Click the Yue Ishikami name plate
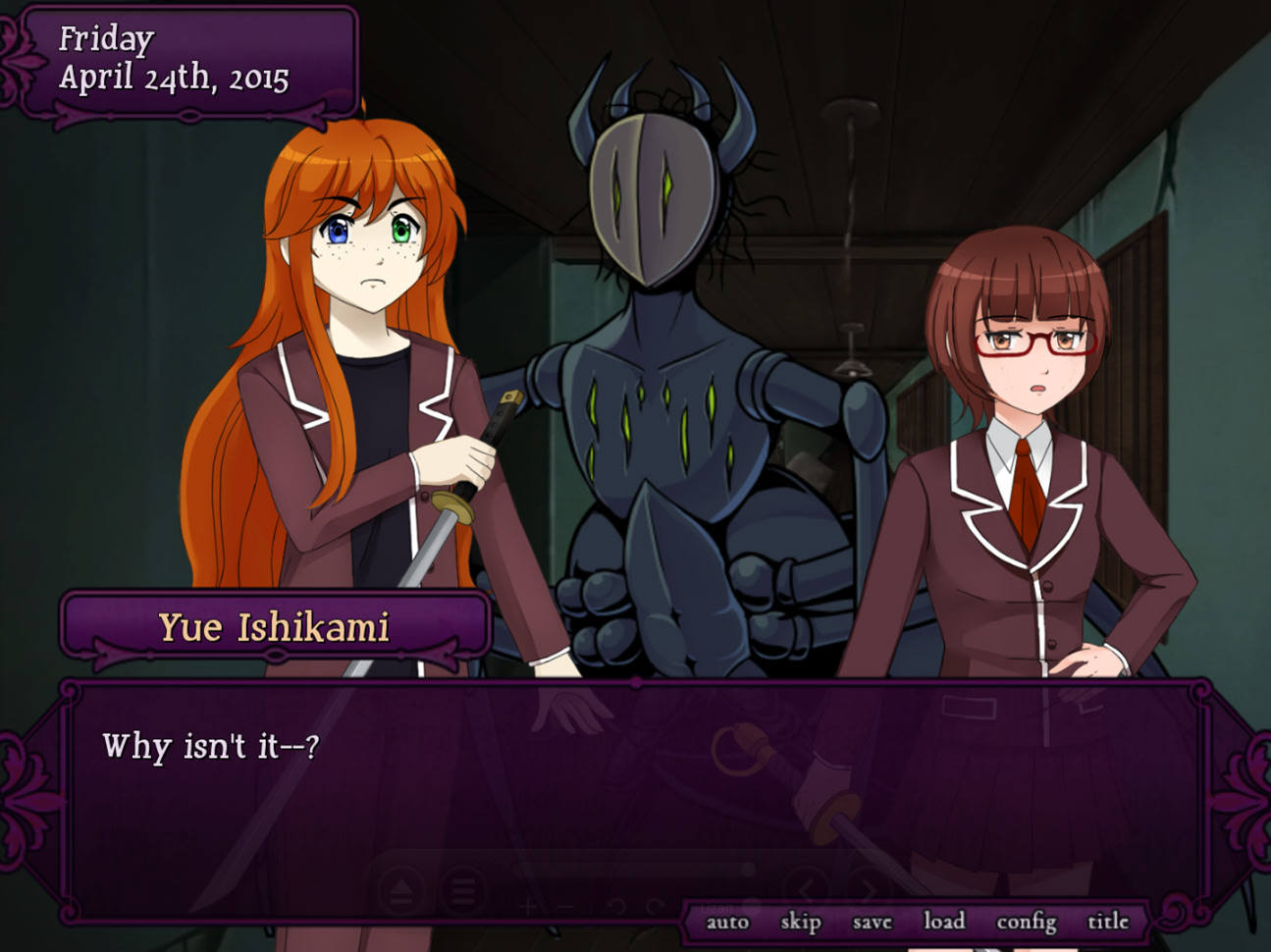The image size is (1271, 952). pyautogui.click(x=276, y=626)
